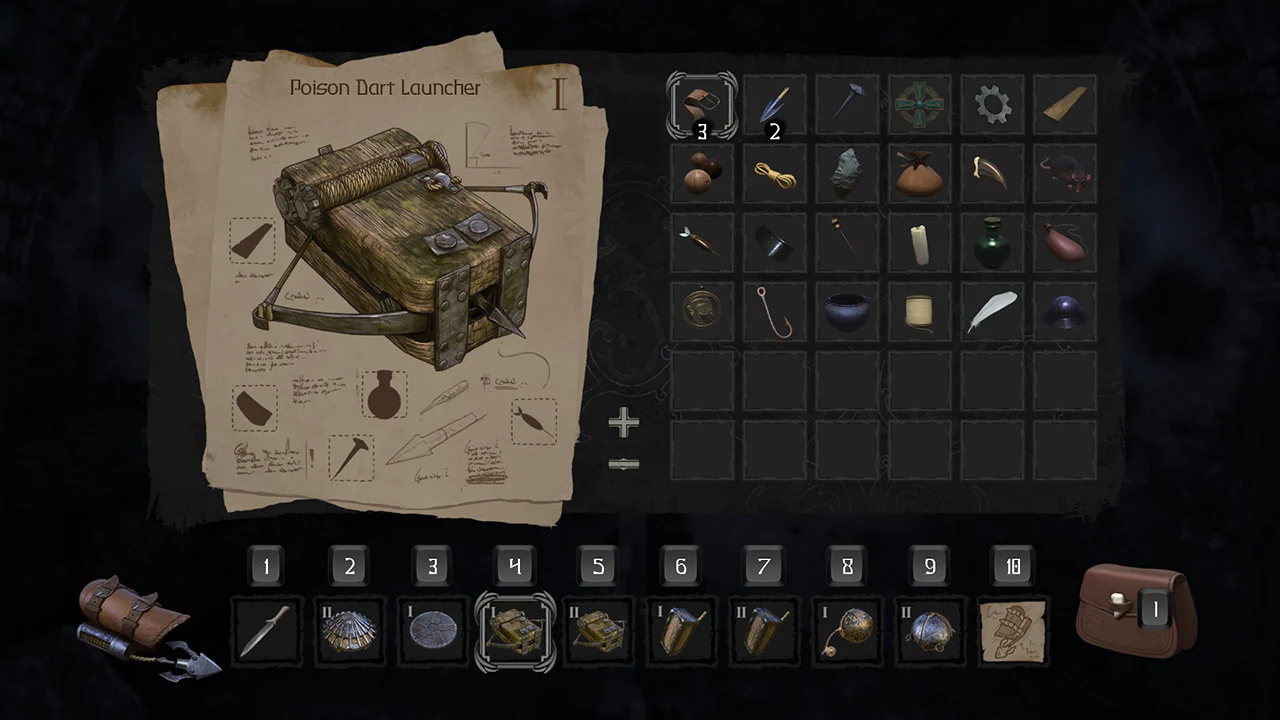Pick up the white feather
Viewport: 1280px width, 720px height.
[x=993, y=312]
